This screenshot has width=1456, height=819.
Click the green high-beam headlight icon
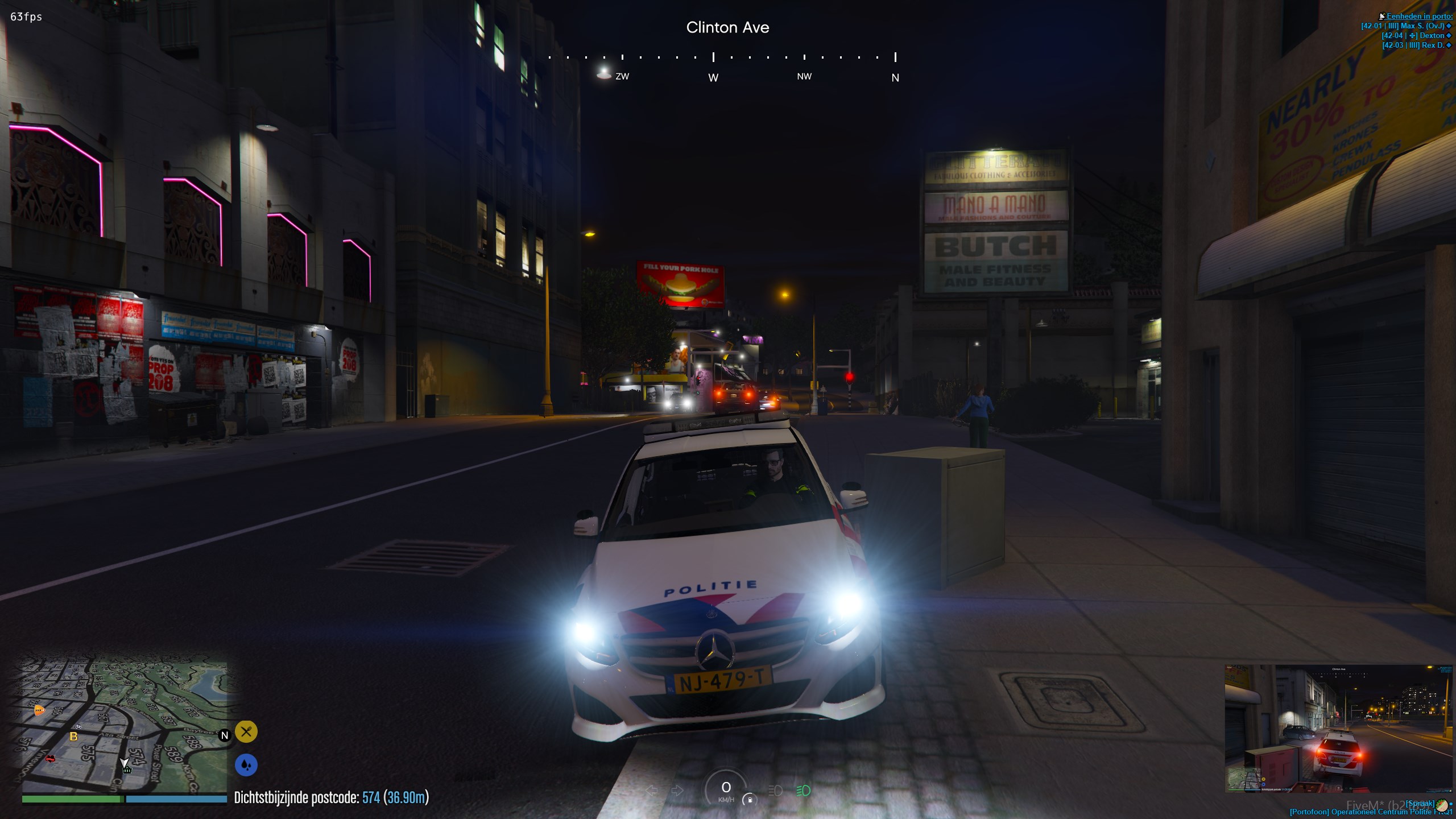point(803,791)
